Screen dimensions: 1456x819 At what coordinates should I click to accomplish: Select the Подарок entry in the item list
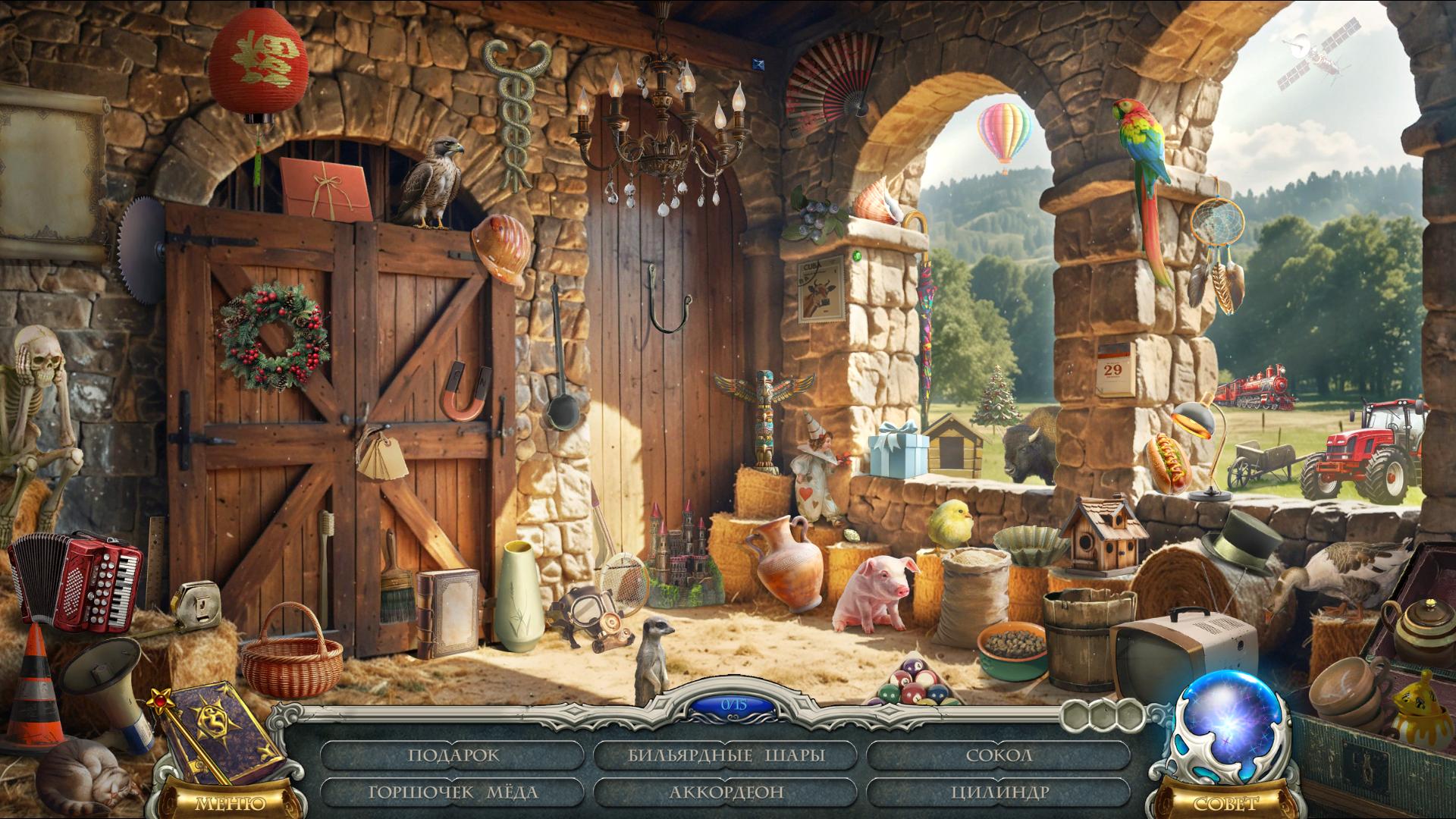pyautogui.click(x=453, y=755)
